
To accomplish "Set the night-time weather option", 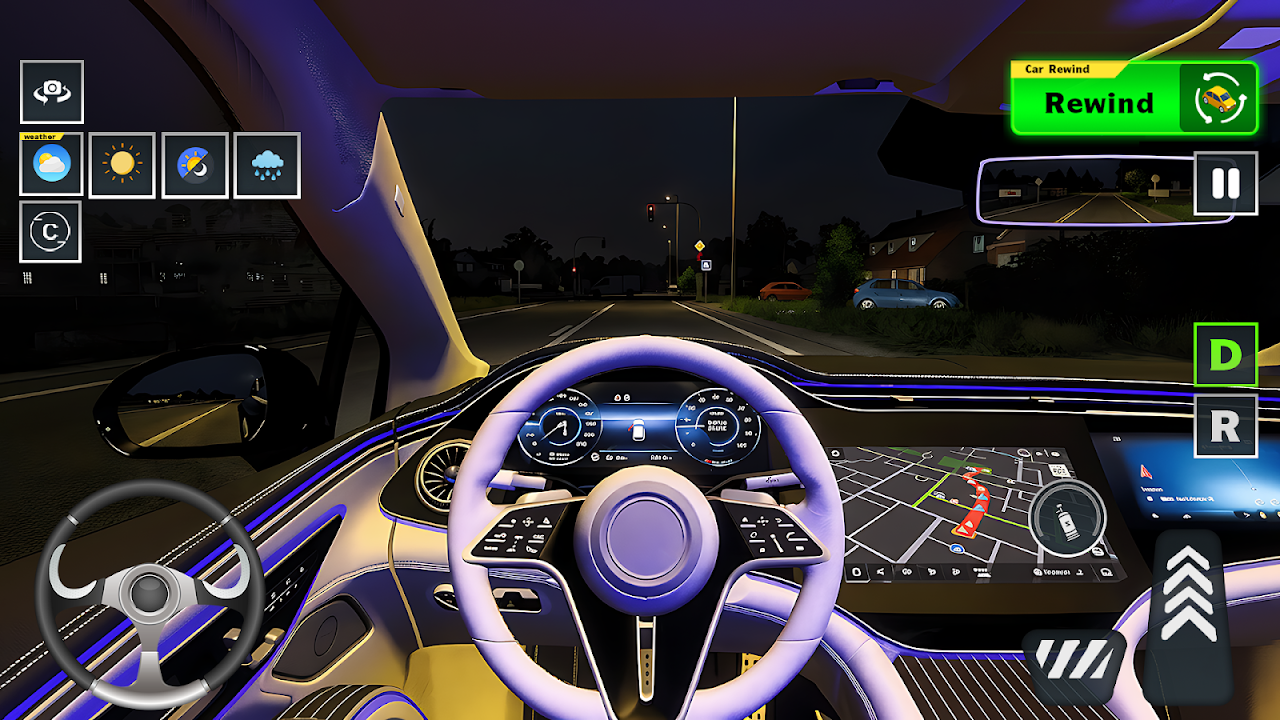I will point(195,165).
